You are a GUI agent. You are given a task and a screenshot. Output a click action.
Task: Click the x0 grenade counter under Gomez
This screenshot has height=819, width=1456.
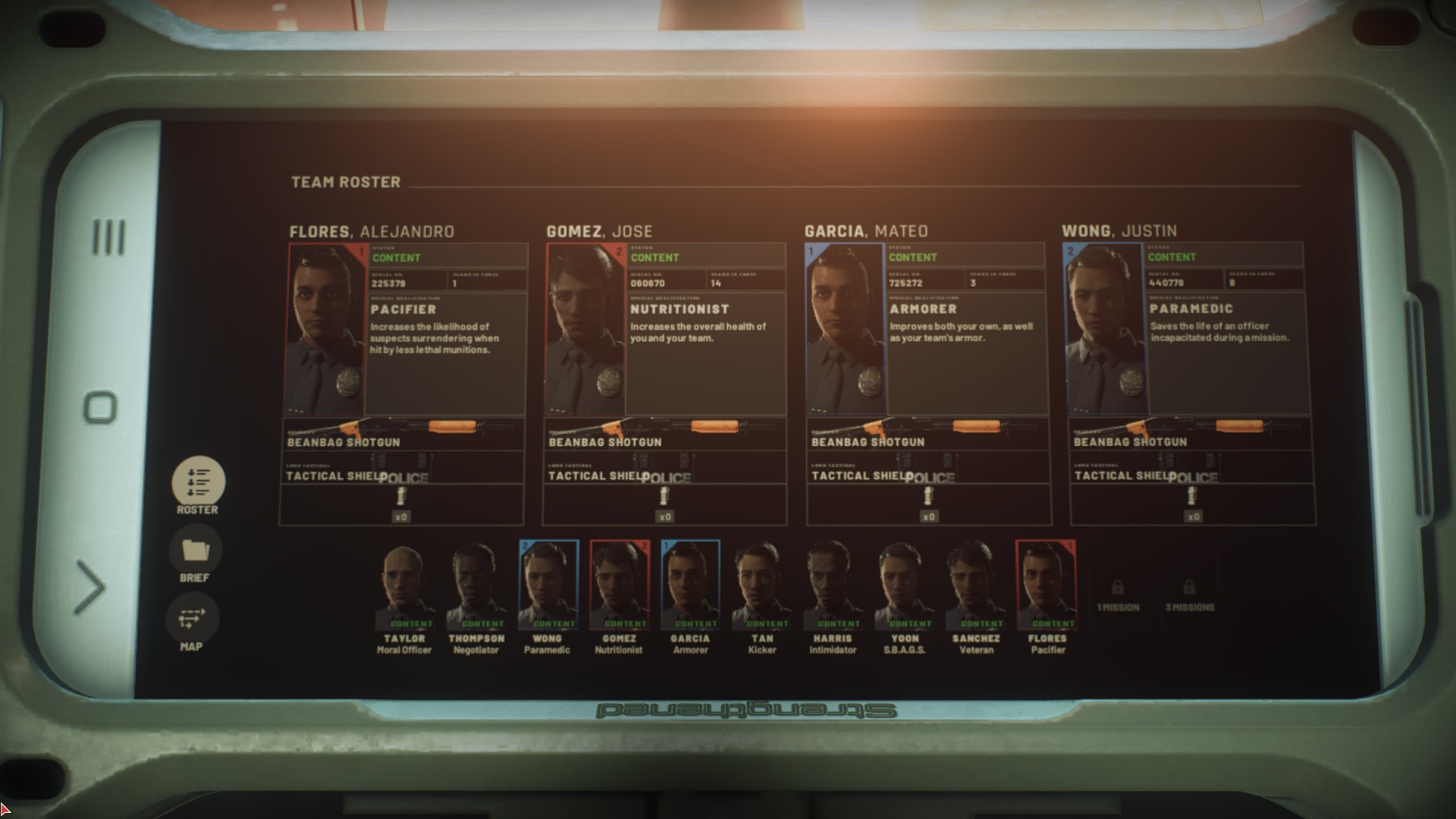click(x=664, y=516)
